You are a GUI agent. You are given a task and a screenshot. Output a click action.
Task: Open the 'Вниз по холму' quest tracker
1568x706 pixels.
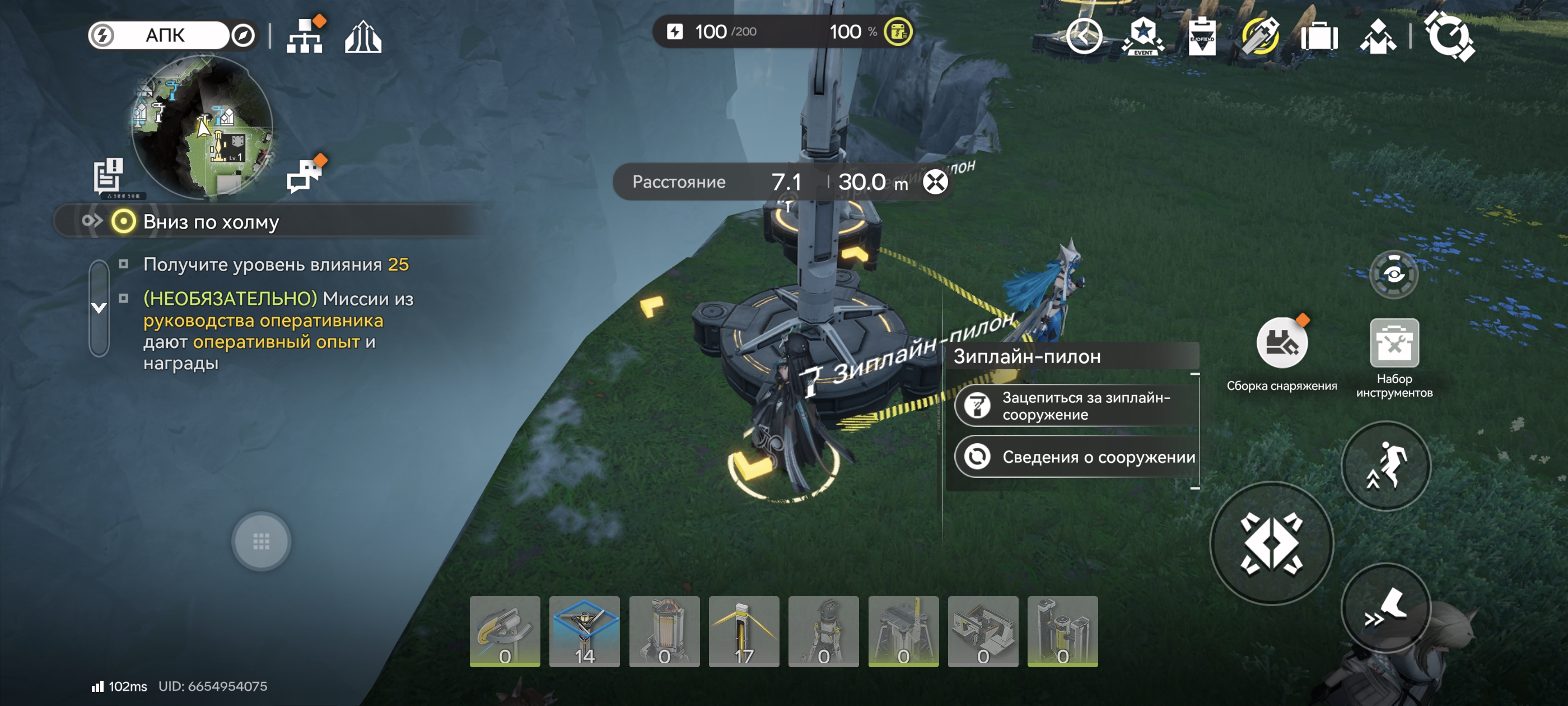point(210,222)
